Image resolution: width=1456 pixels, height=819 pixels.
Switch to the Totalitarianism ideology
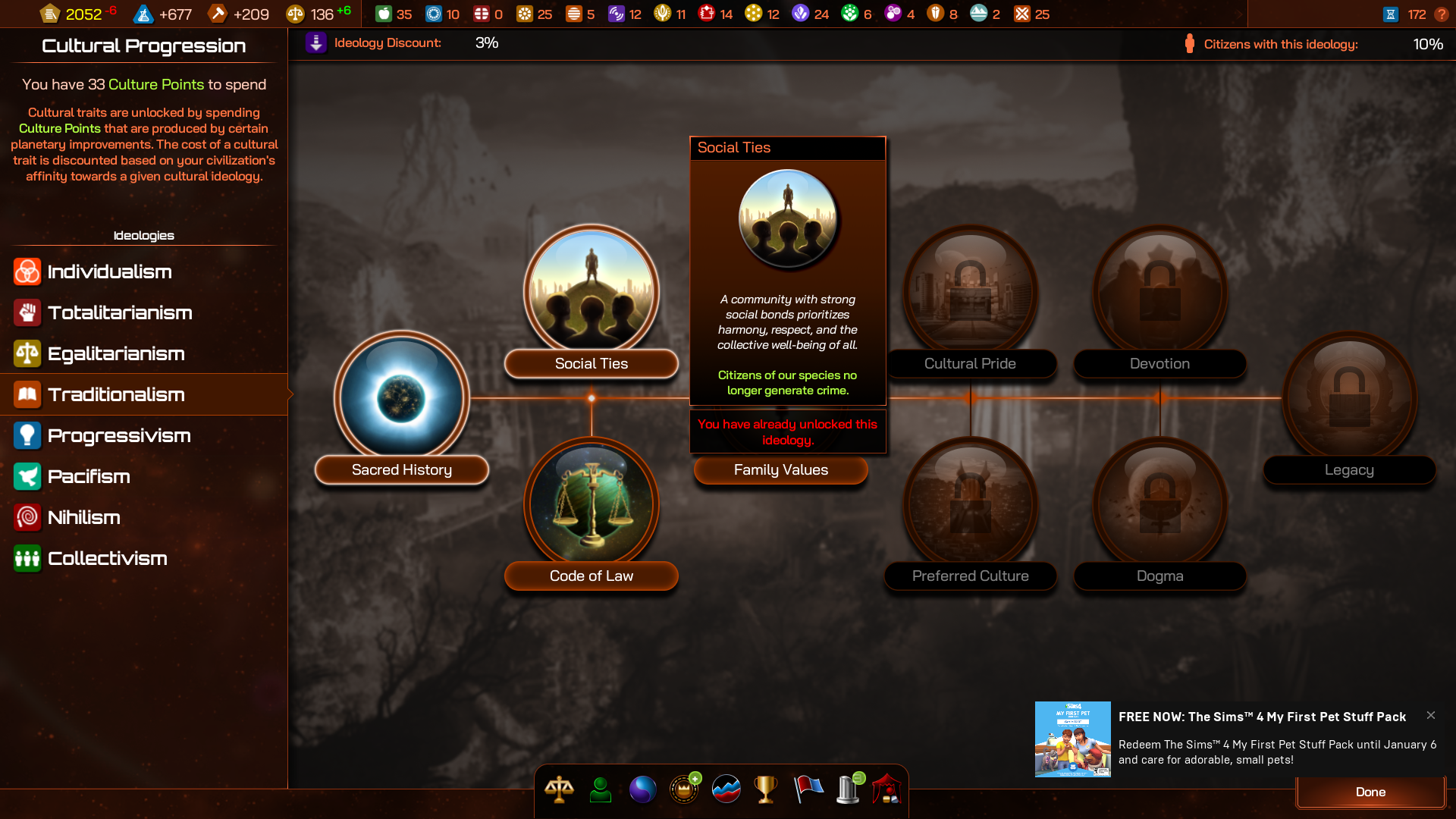click(119, 312)
